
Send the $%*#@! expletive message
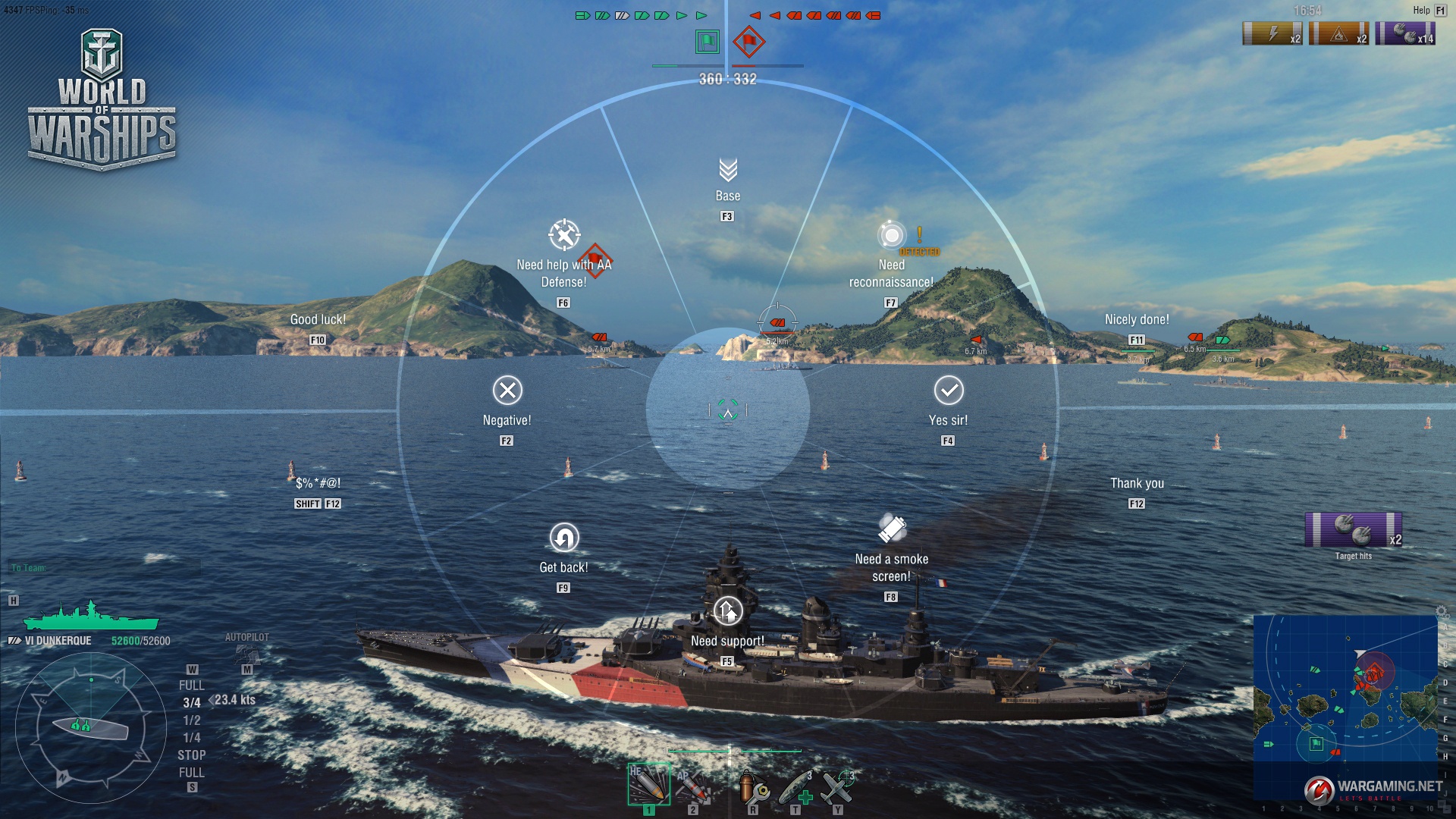(318, 484)
